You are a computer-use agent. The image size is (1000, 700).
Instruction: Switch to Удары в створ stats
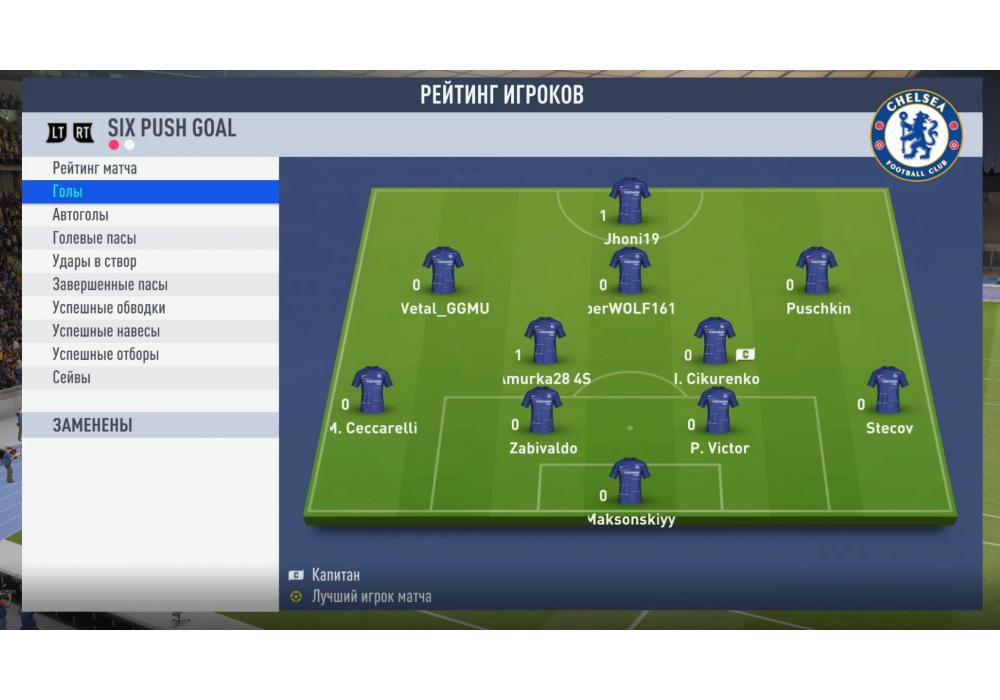tap(150, 261)
